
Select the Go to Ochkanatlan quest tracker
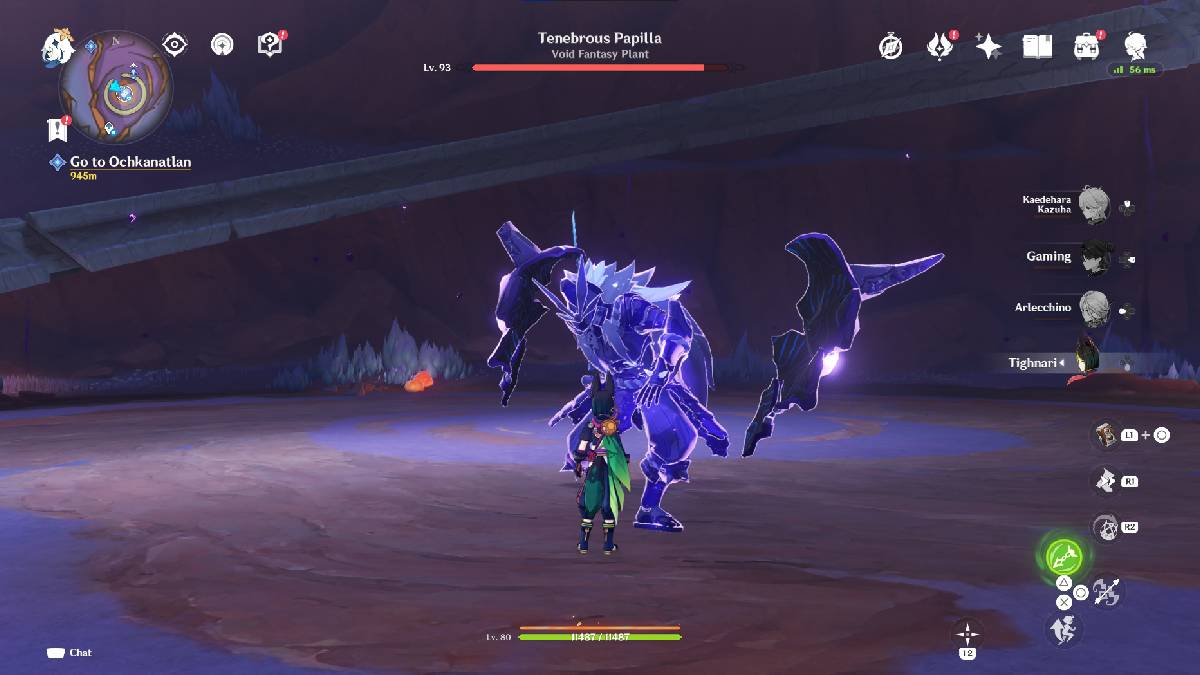tap(130, 162)
